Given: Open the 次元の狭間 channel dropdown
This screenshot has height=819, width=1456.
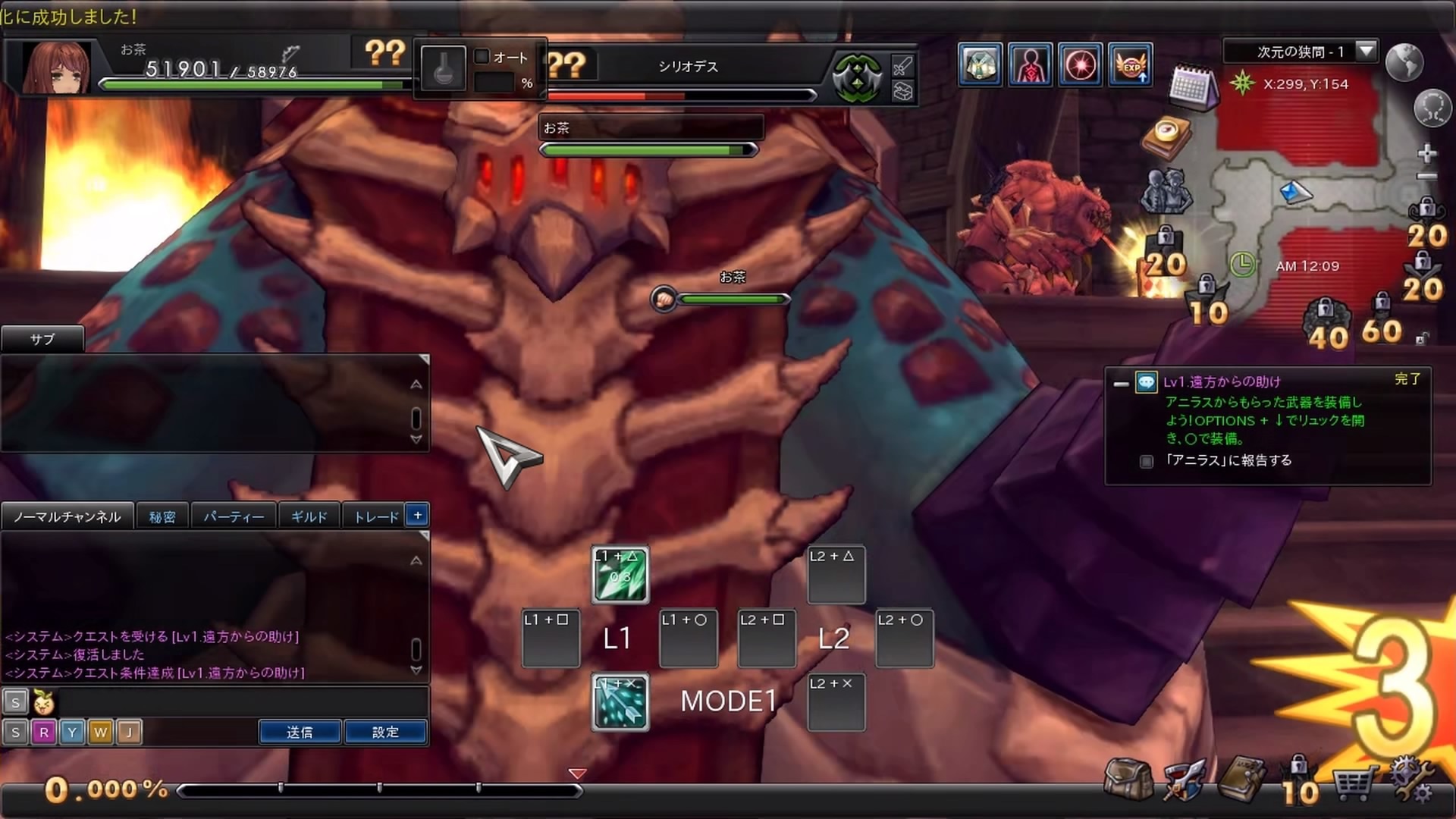Looking at the screenshot, I should click(1366, 51).
